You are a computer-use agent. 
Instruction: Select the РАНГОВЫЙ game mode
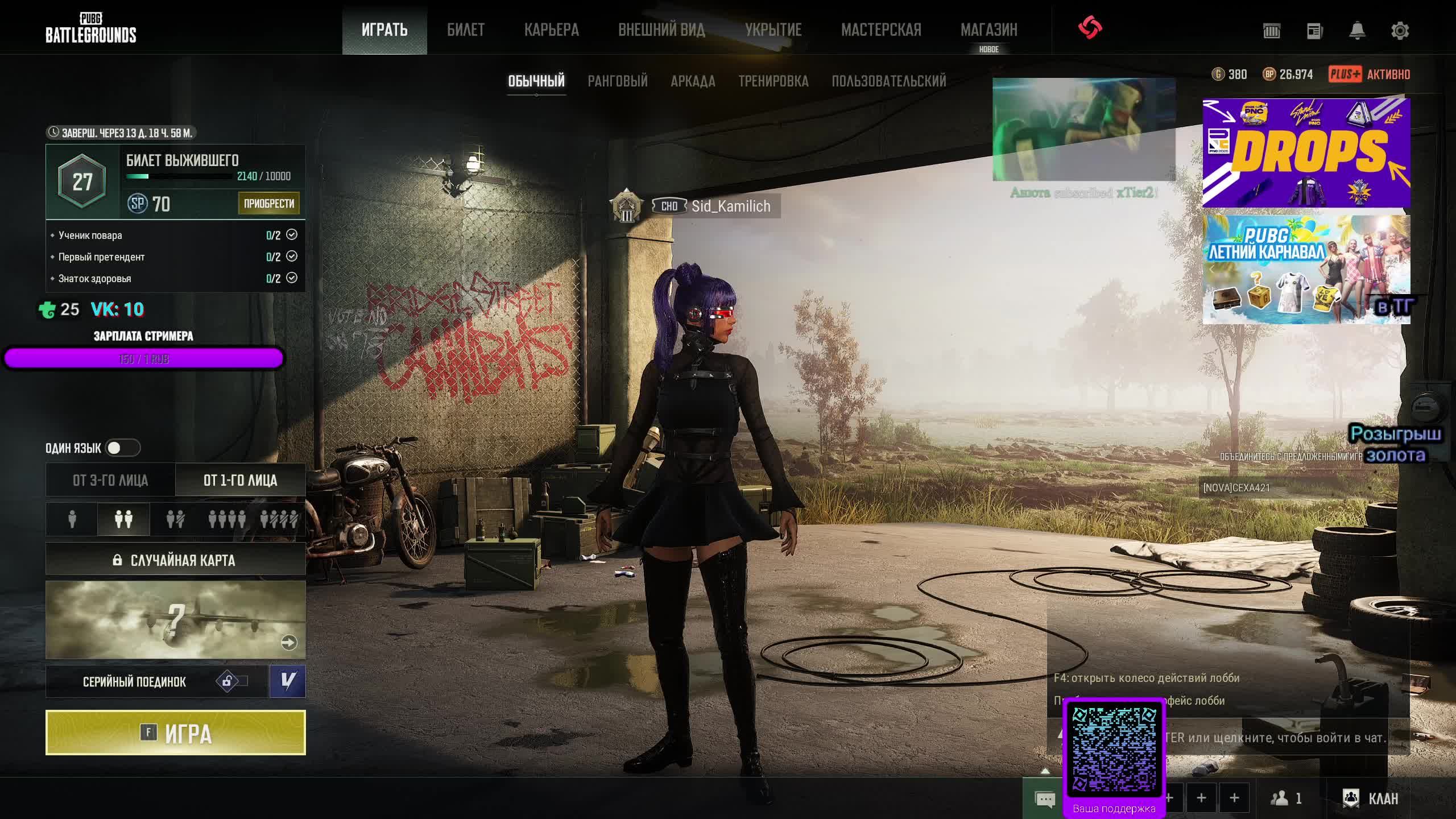click(617, 81)
